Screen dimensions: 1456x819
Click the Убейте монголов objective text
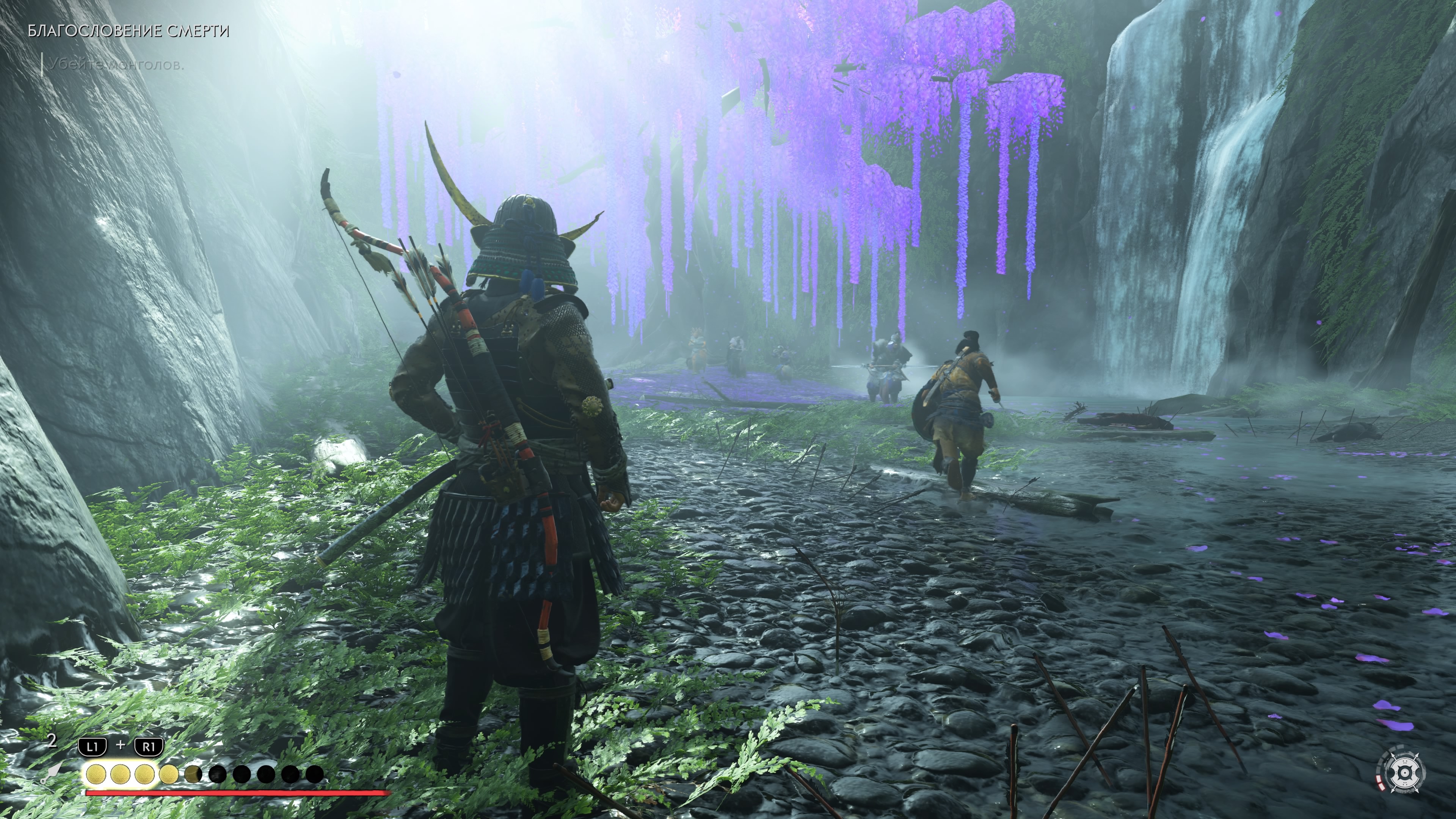(116, 64)
